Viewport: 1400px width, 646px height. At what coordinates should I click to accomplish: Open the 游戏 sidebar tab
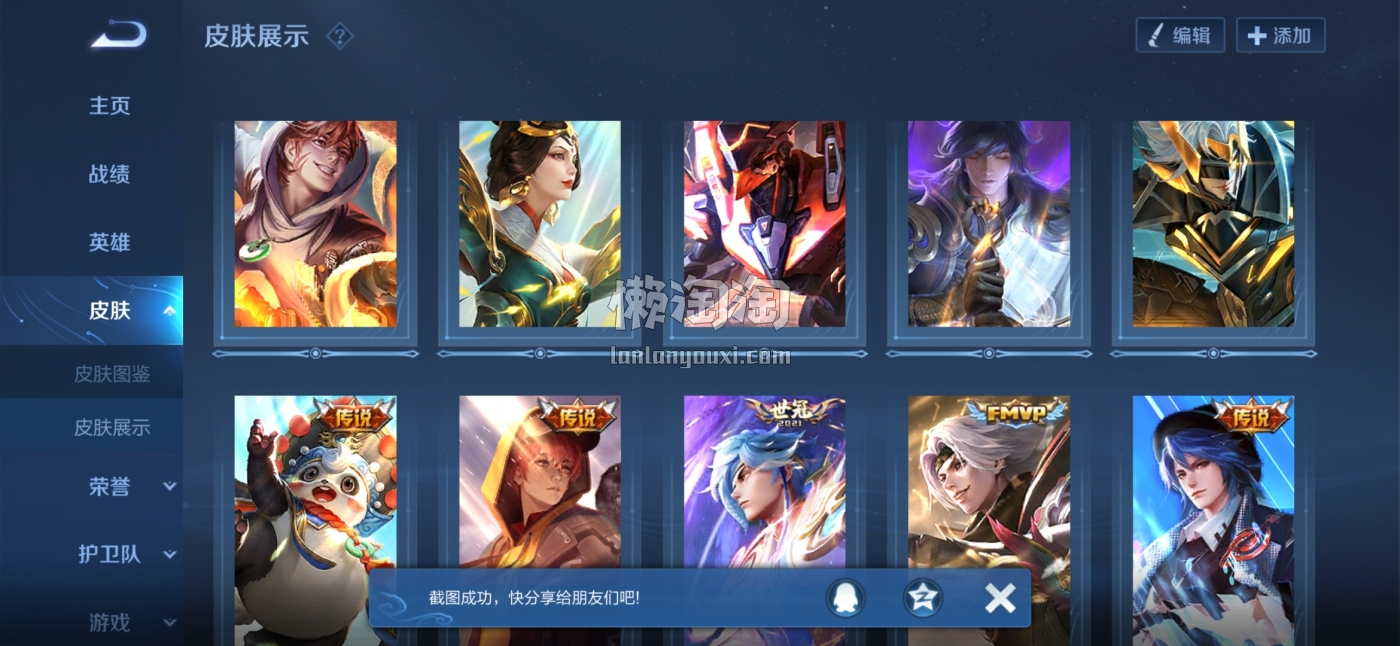pos(110,622)
